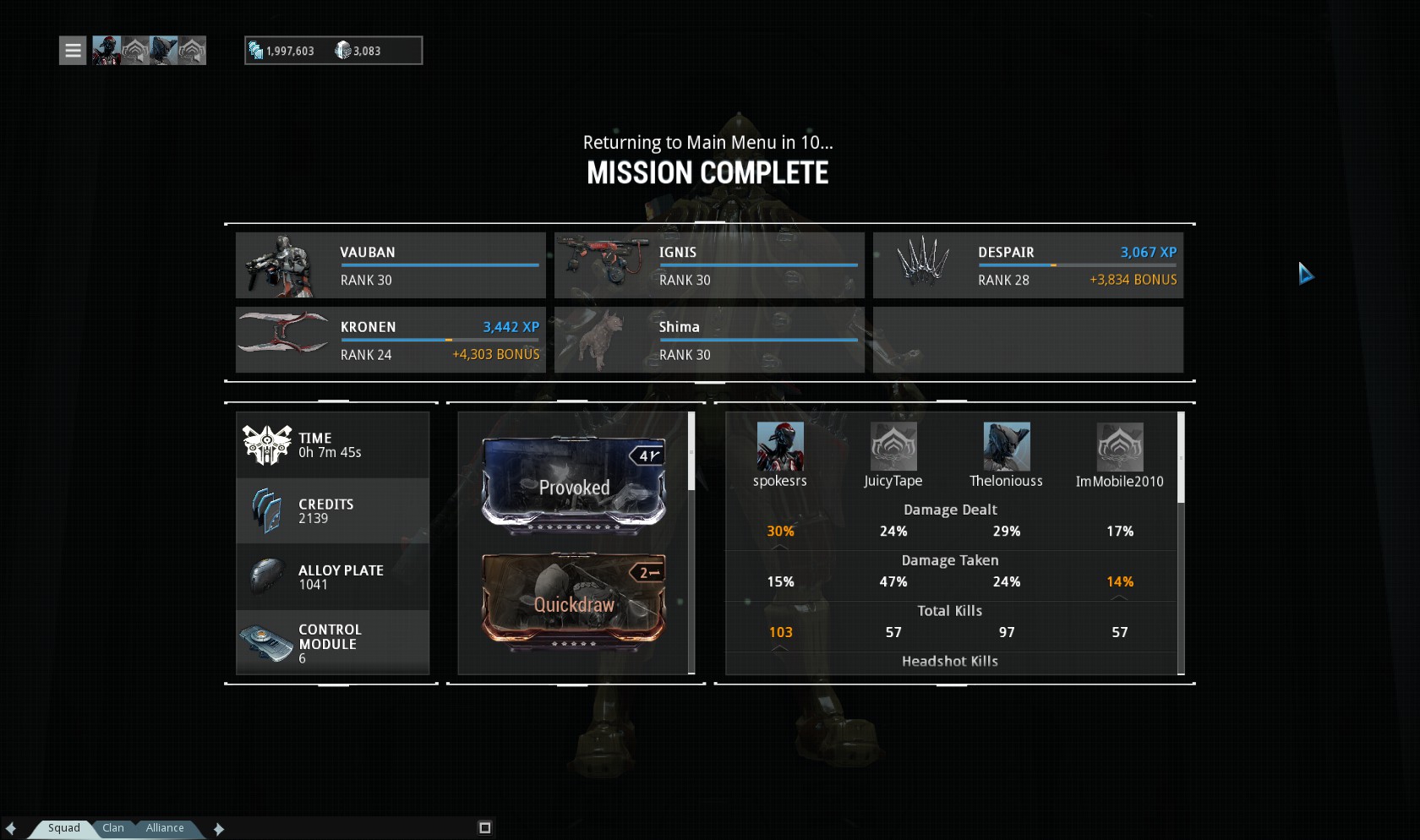
Task: Select the Vauban warframe panel
Action: [390, 265]
